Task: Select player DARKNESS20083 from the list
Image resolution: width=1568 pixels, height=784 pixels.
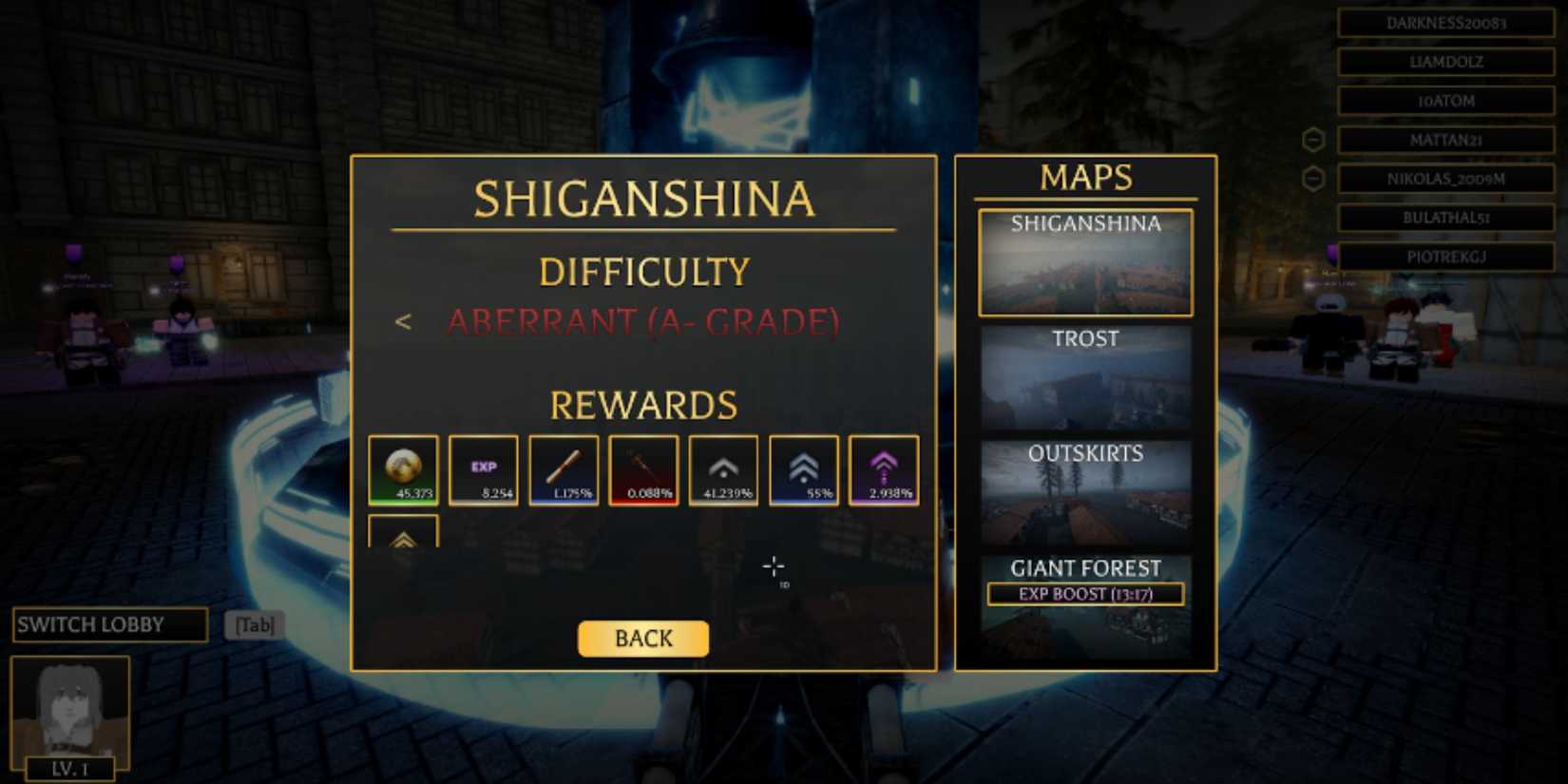Action: (x=1445, y=24)
